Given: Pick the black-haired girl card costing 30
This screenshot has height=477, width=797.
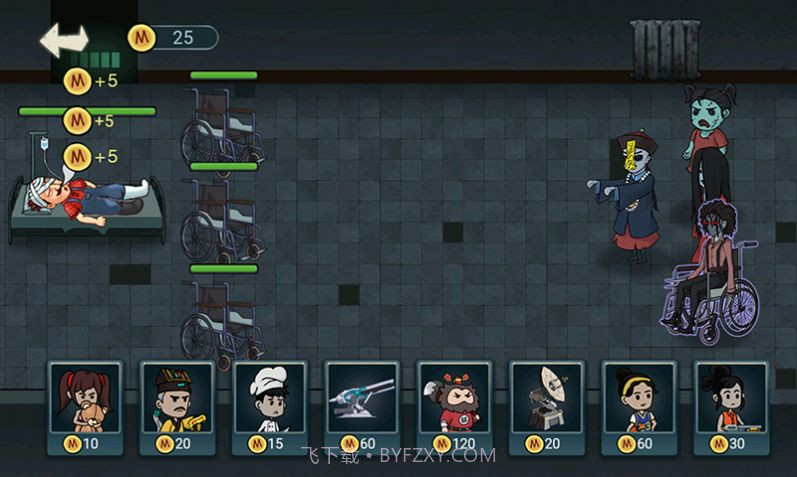Looking at the screenshot, I should [731, 407].
